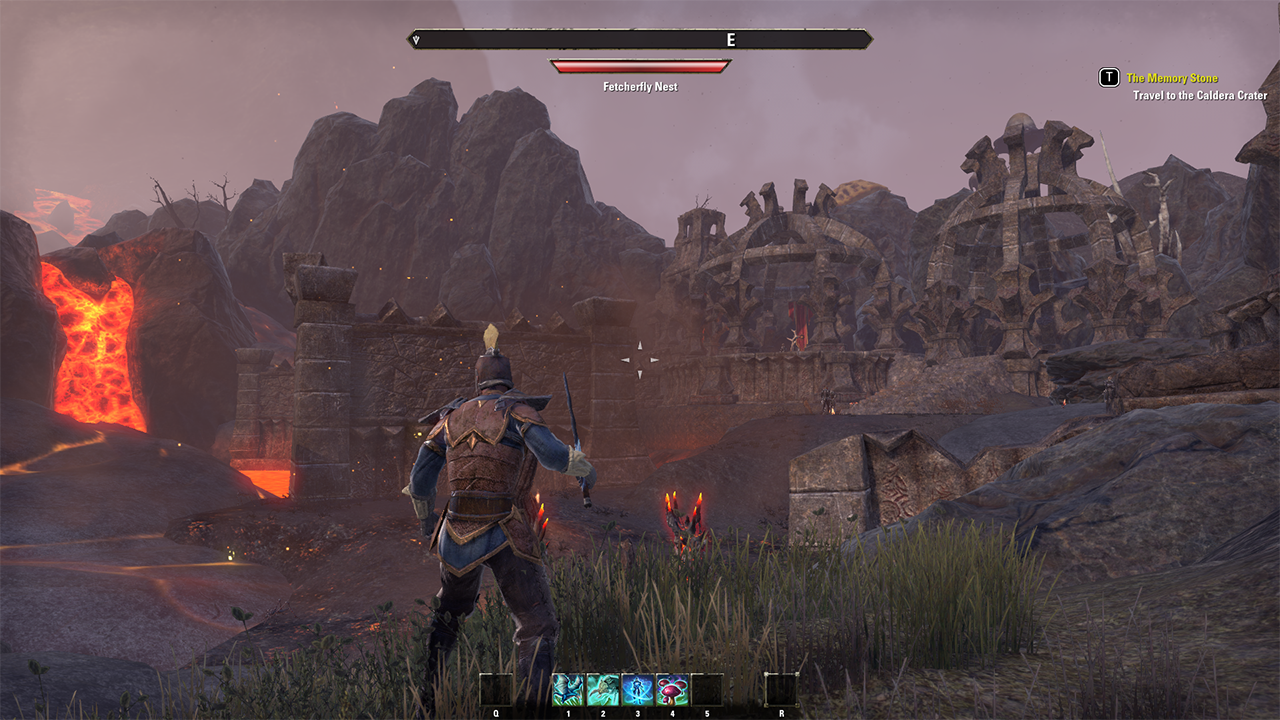The width and height of the screenshot is (1280, 720).
Task: Activate the winged creature ability icon
Action: (x=568, y=689)
